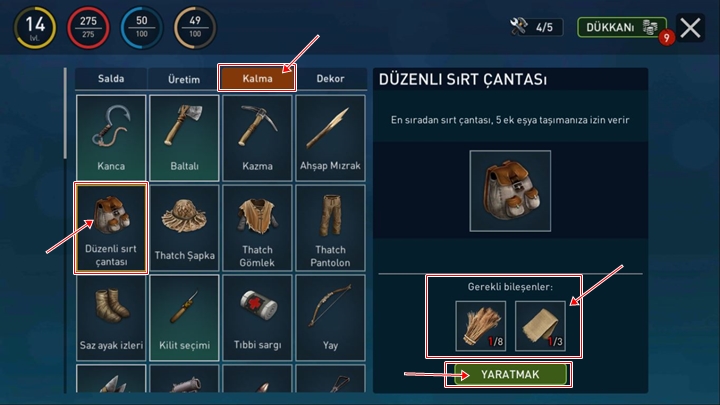Click the Yaratmak craft button
720x405 pixels.
(510, 375)
